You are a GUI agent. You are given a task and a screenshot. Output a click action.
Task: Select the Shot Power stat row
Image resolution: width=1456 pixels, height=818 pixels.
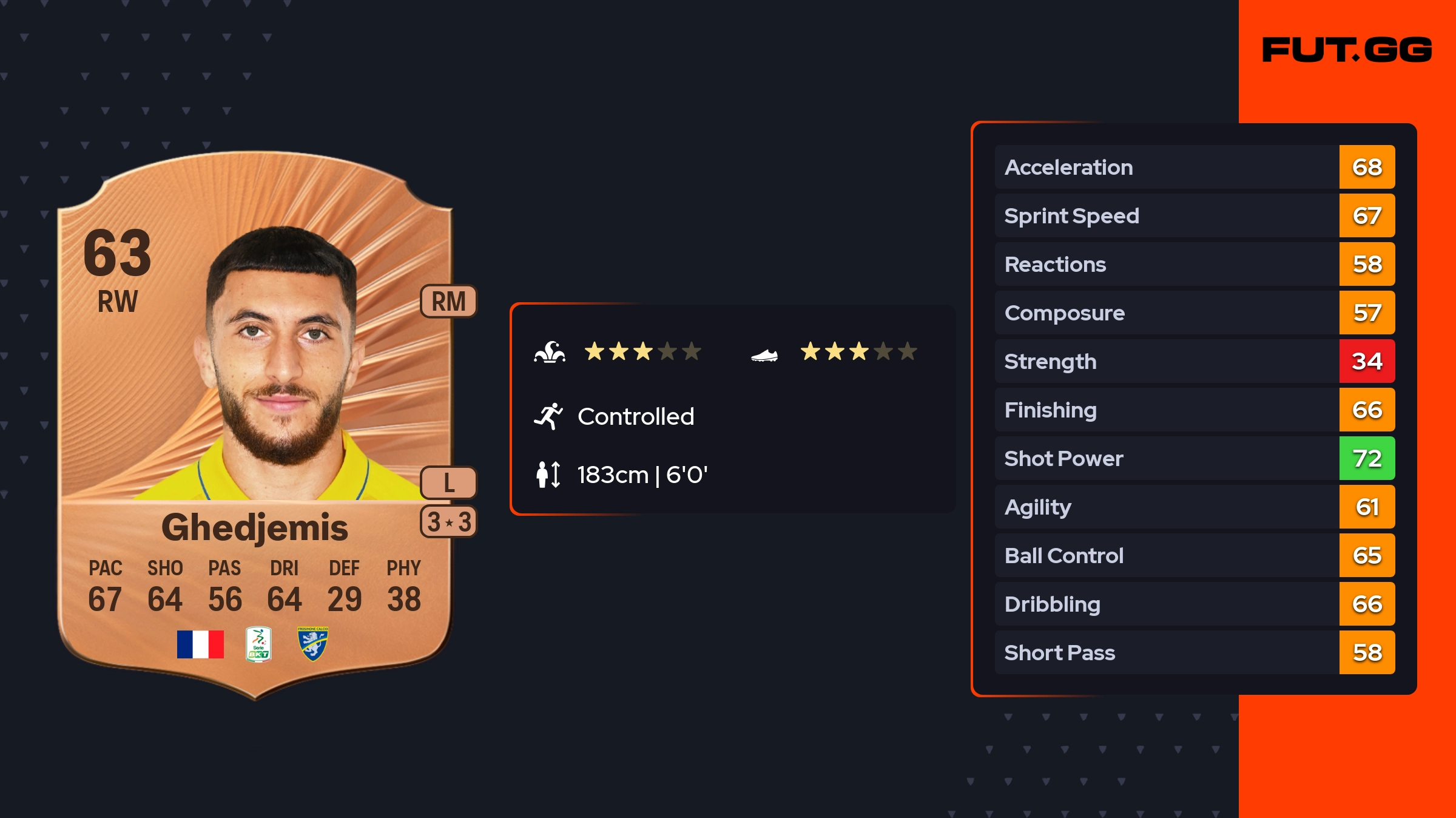1194,459
